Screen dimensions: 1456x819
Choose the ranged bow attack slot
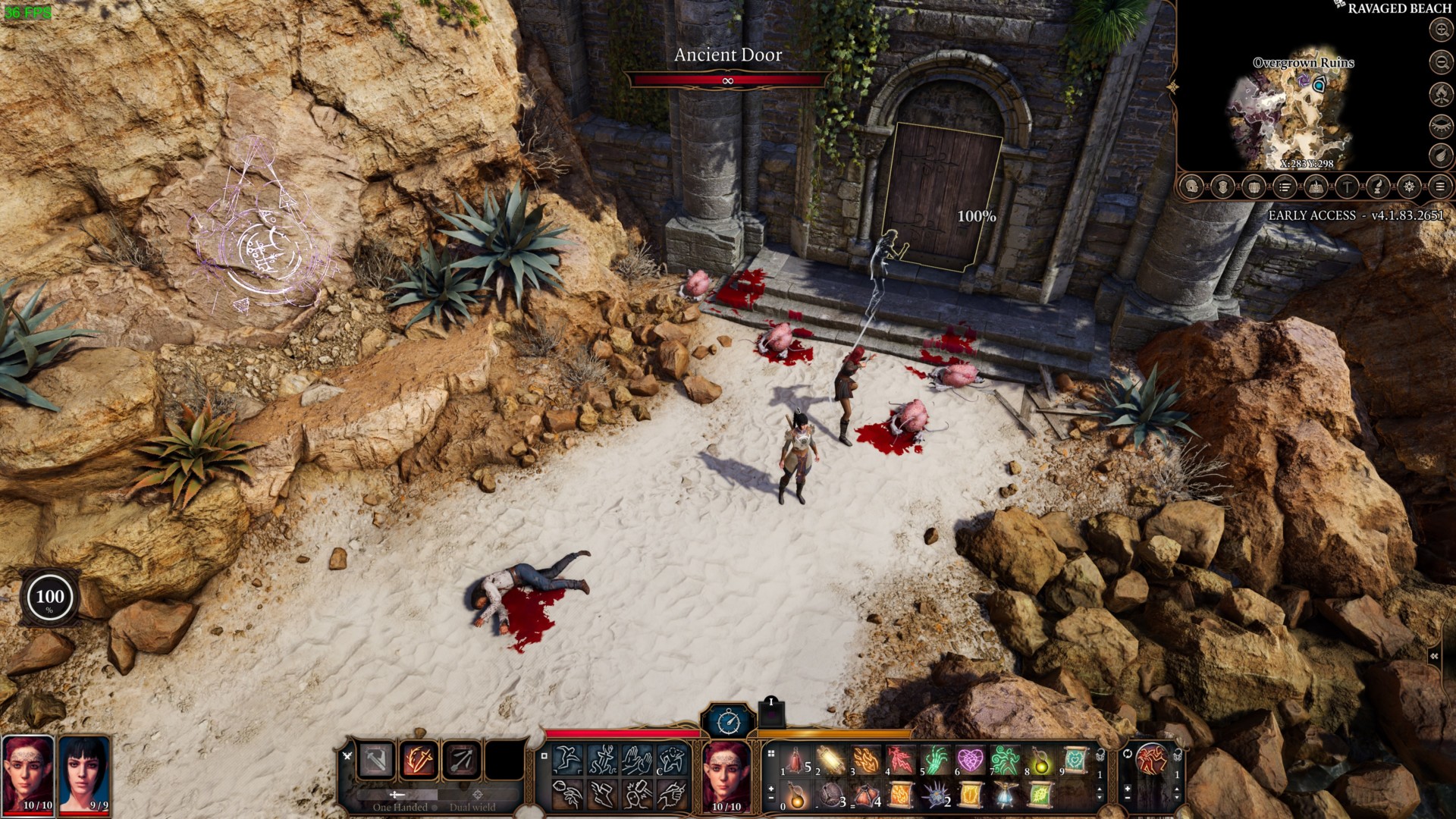click(x=461, y=760)
